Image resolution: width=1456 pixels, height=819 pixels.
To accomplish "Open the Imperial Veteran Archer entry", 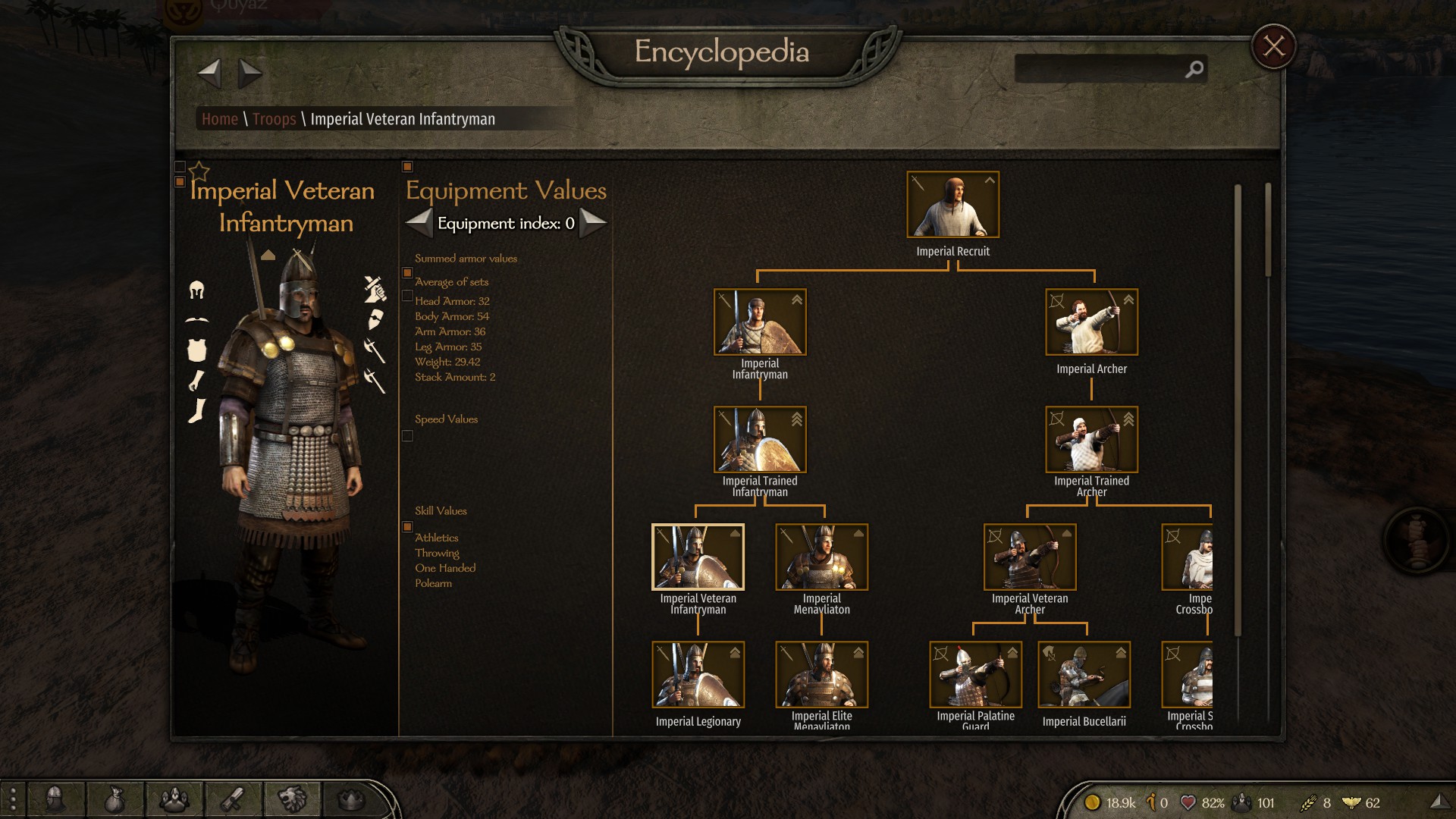I will coord(1029,557).
